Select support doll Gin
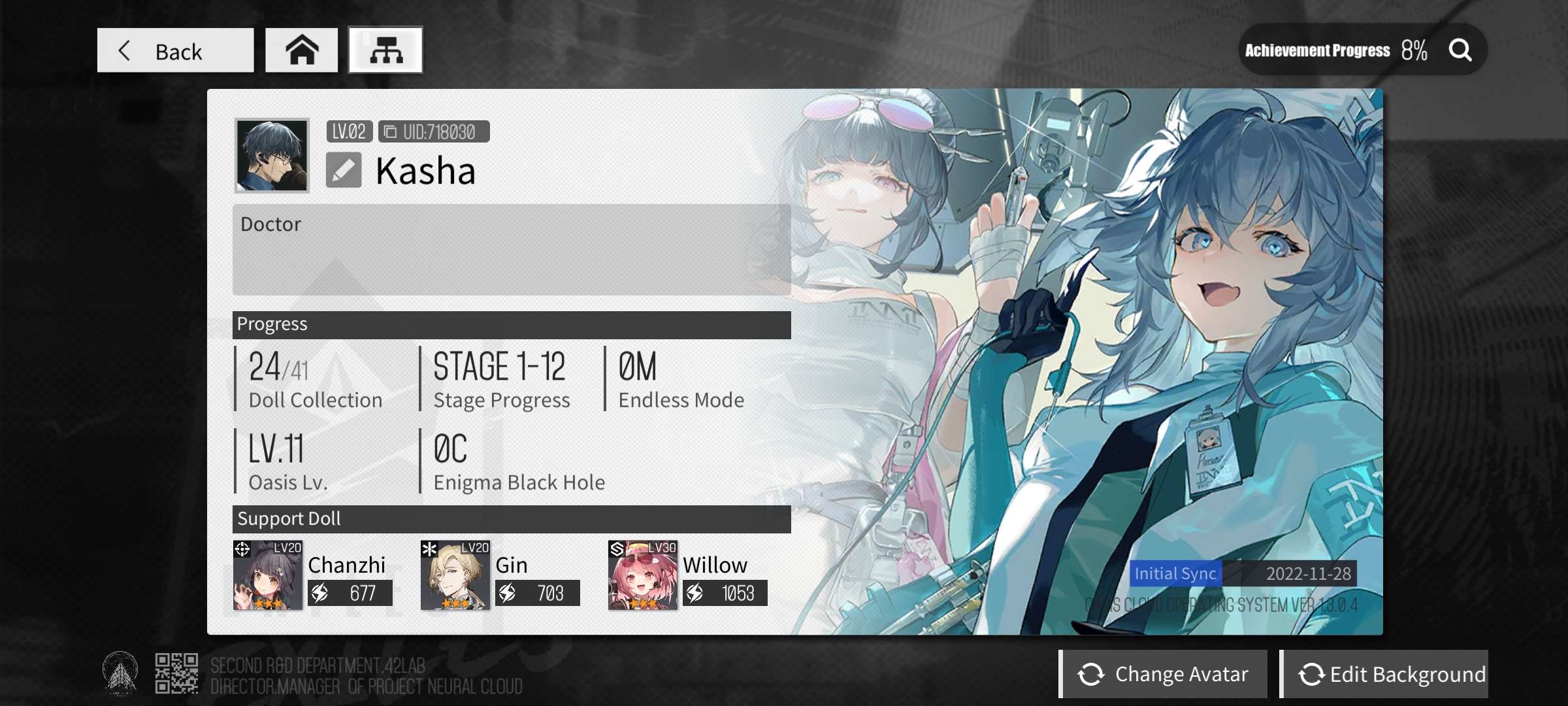1568x706 pixels. 455,575
